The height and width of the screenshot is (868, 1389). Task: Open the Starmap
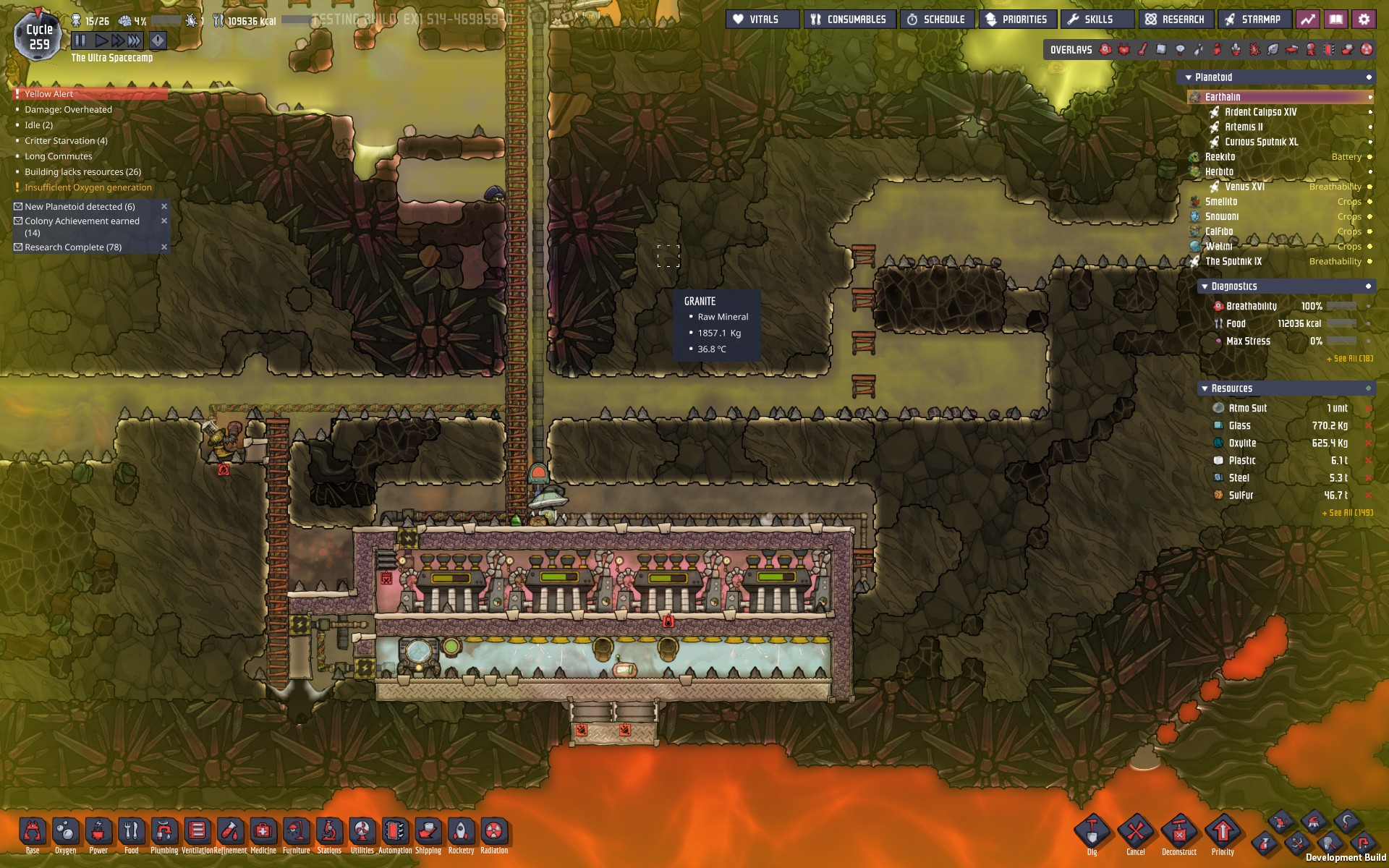point(1254,20)
